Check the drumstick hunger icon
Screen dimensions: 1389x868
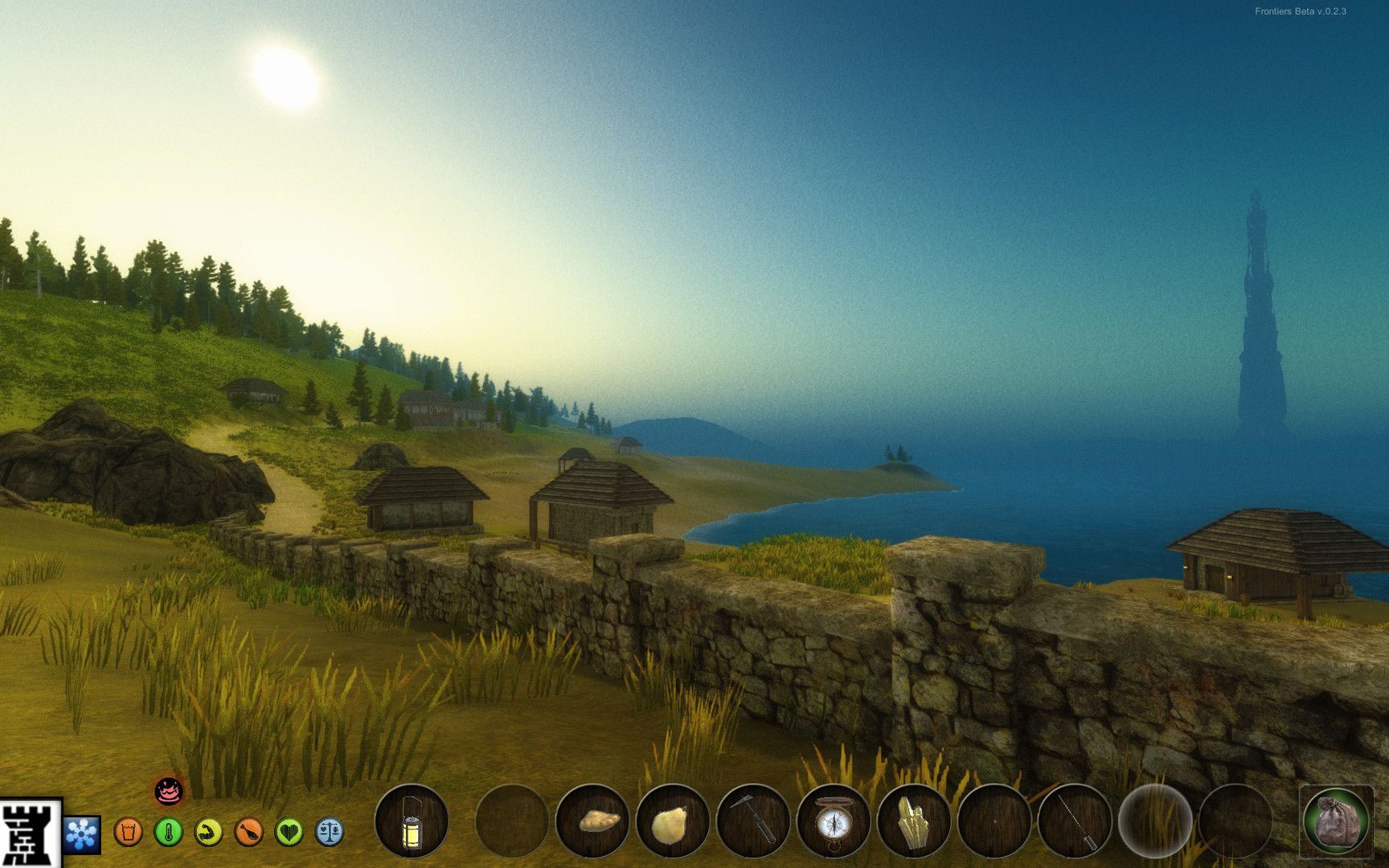point(249,832)
